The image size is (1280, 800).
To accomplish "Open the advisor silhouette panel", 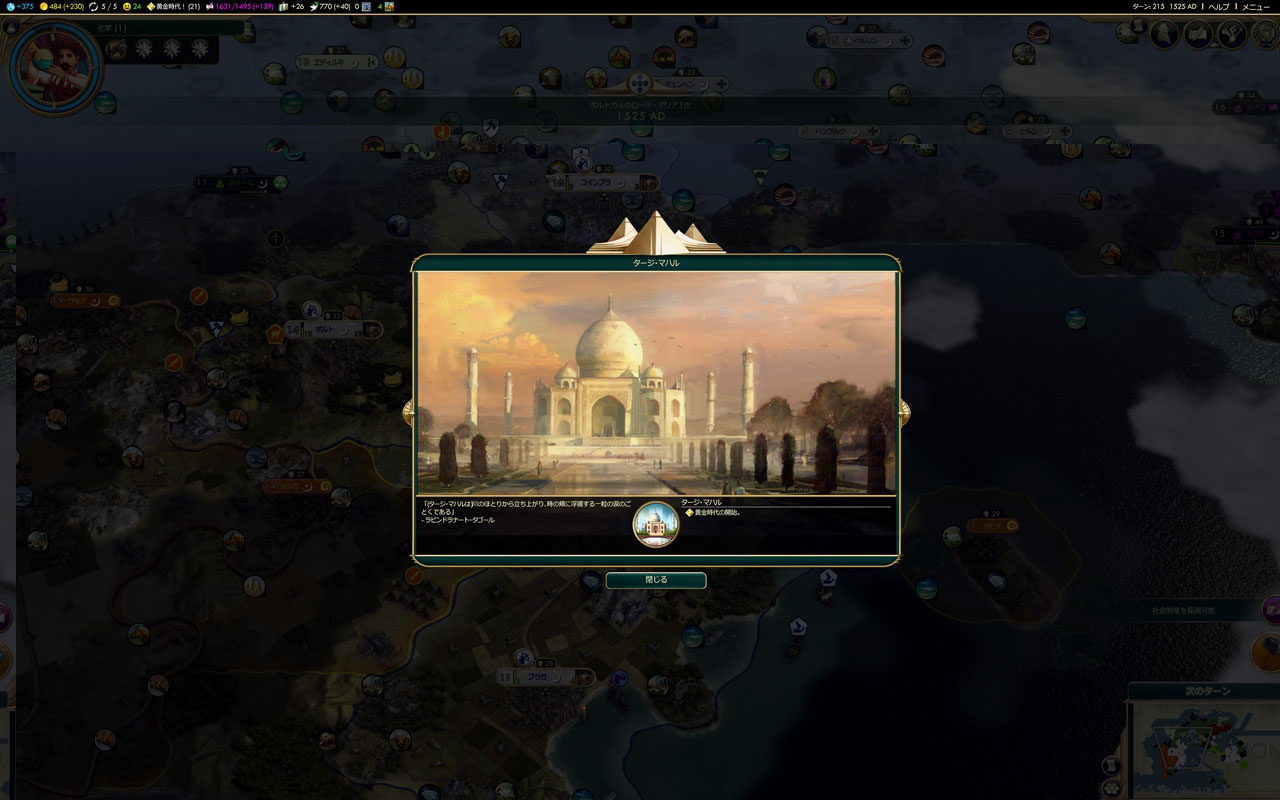I will tap(1162, 35).
